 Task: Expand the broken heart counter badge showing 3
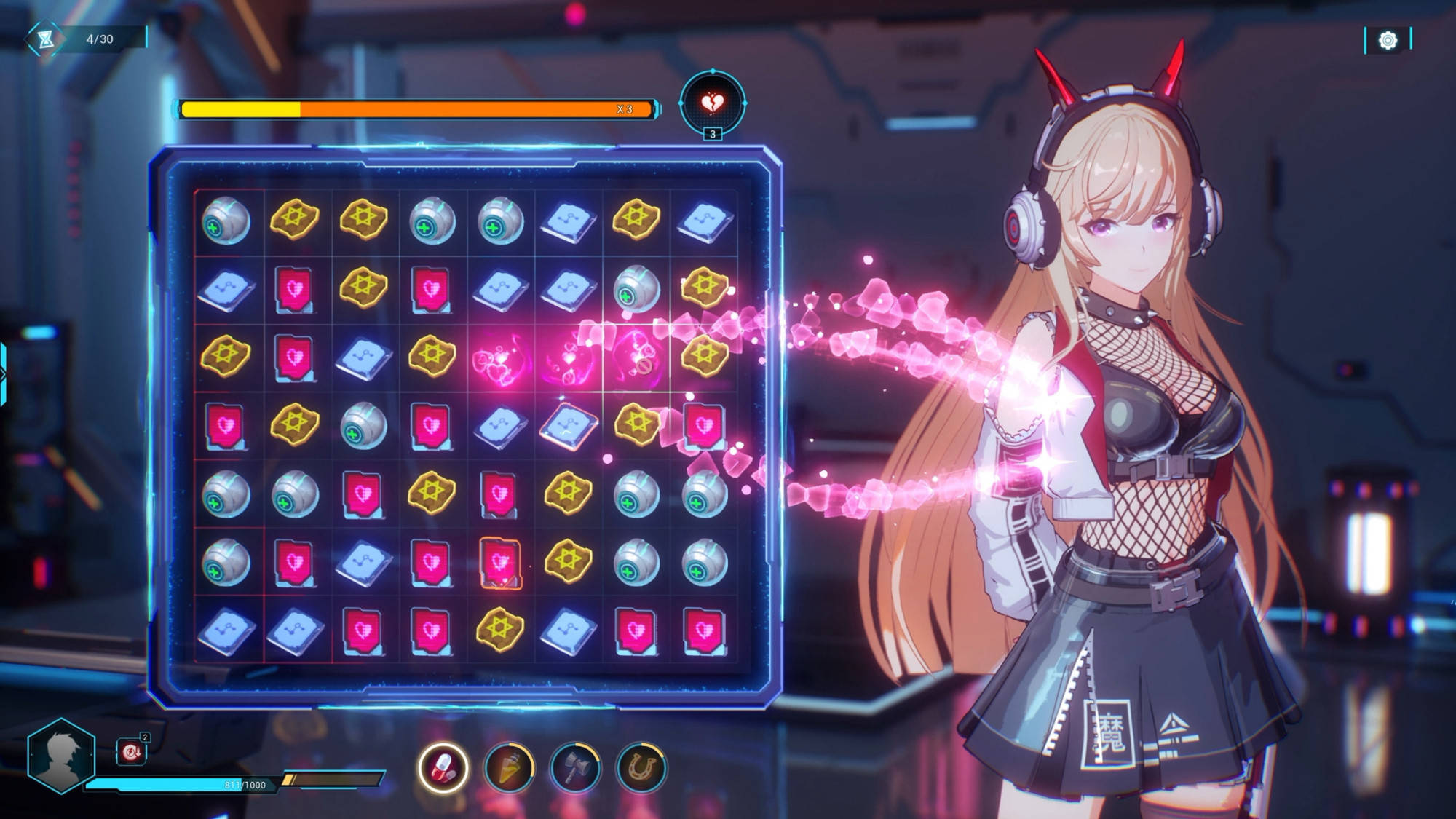pos(713,135)
